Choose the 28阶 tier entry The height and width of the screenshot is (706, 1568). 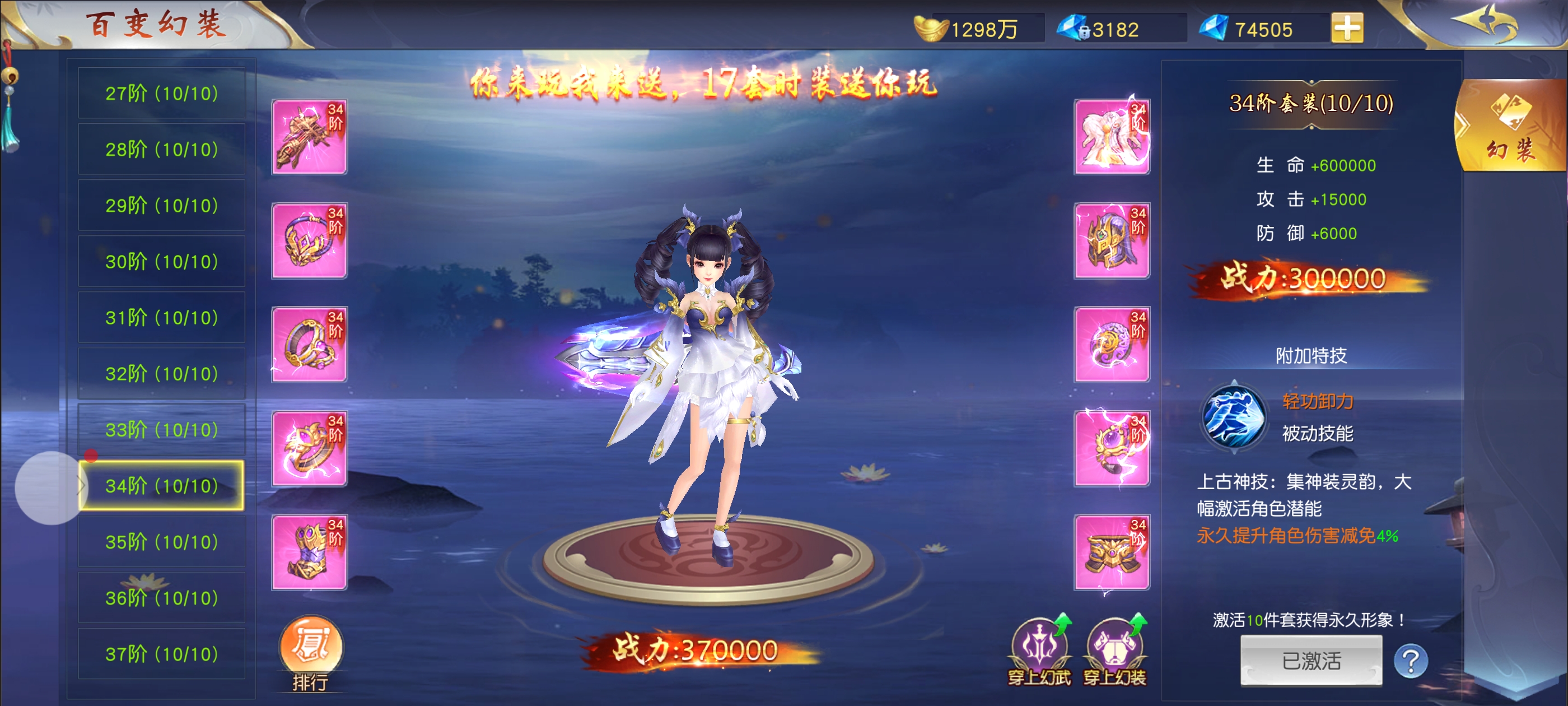click(x=161, y=149)
